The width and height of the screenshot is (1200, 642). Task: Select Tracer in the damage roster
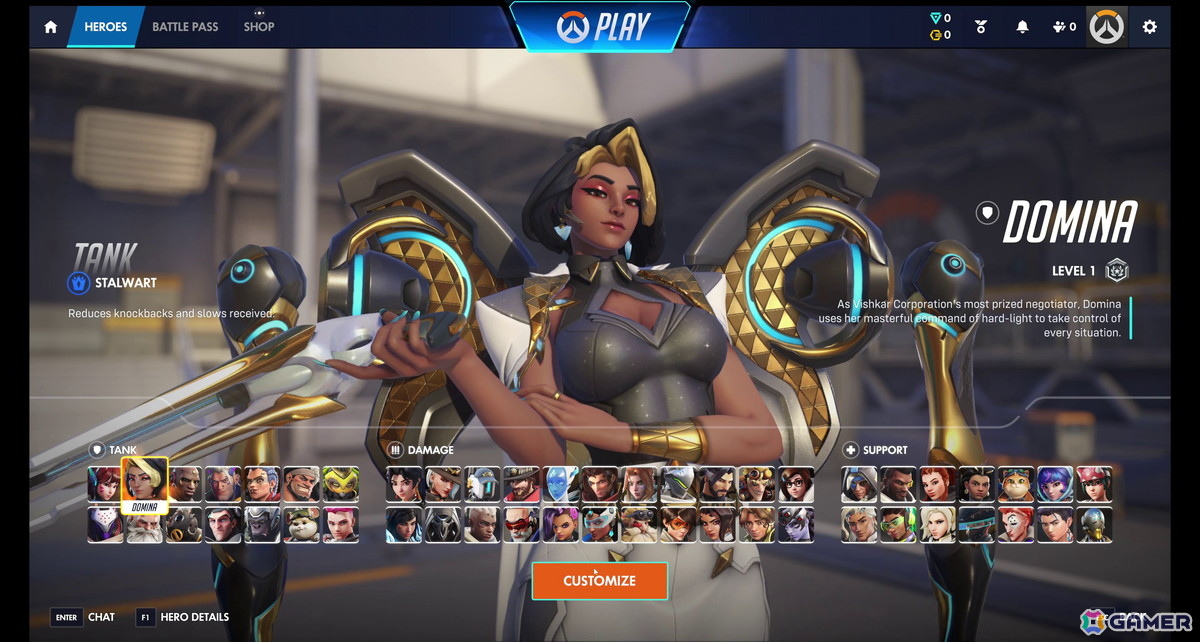pyautogui.click(x=678, y=524)
